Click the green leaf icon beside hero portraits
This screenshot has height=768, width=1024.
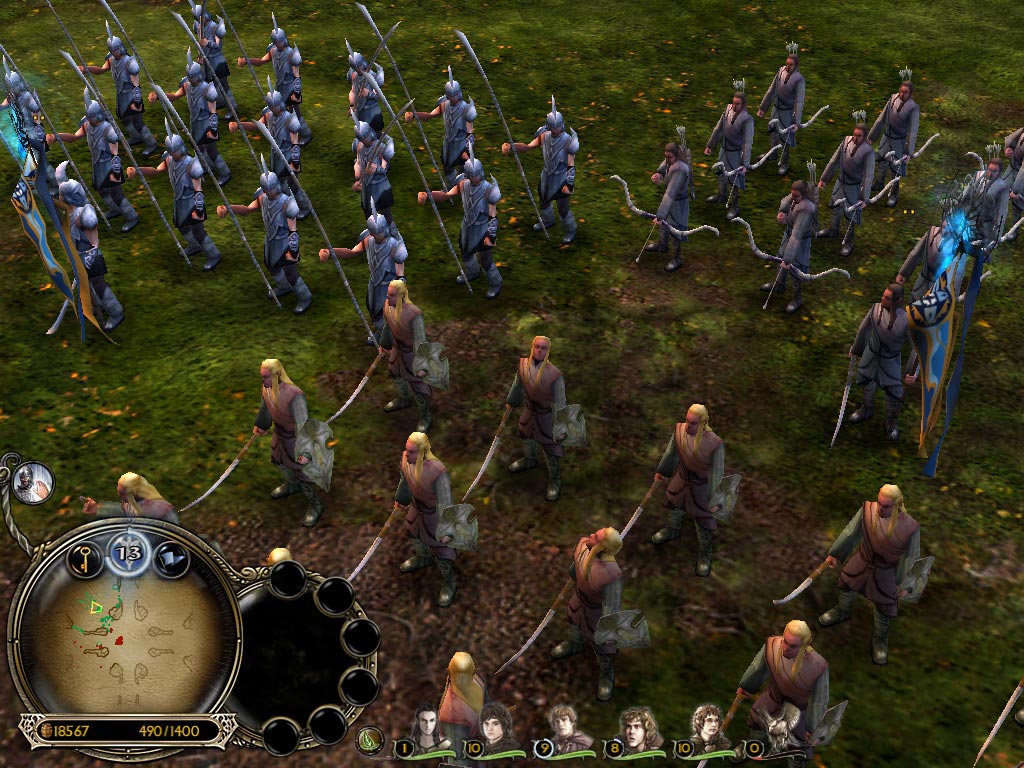[372, 742]
